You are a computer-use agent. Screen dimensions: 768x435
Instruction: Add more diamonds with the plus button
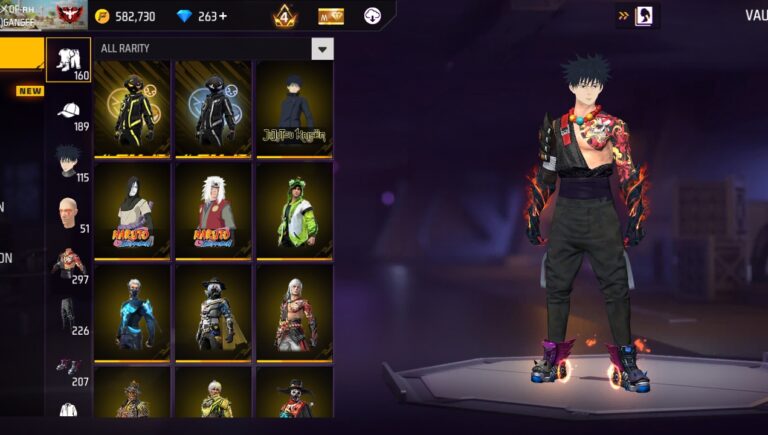point(222,17)
